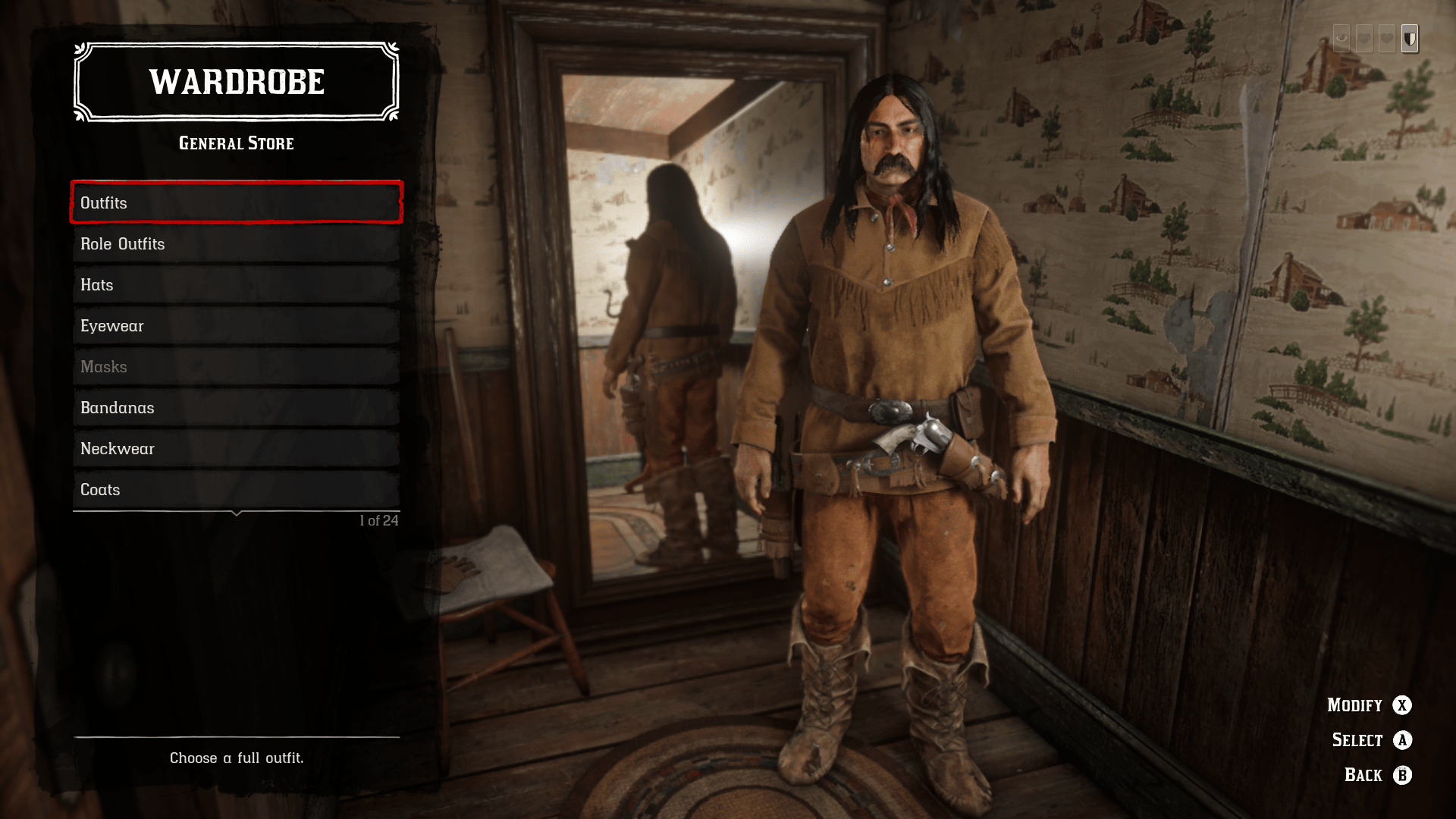The width and height of the screenshot is (1456, 819).
Task: Click the eye preview icon in top corner
Action: click(1341, 39)
